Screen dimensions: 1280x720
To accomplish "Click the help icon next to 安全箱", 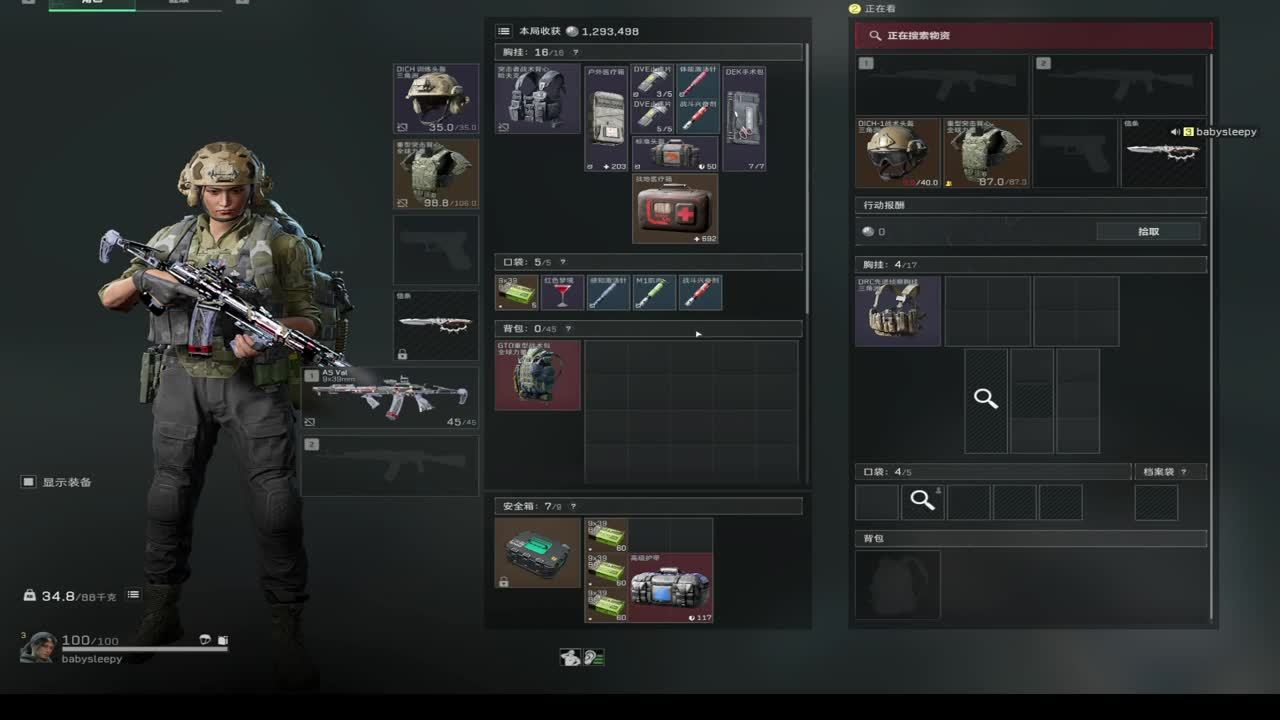I will click(x=573, y=507).
